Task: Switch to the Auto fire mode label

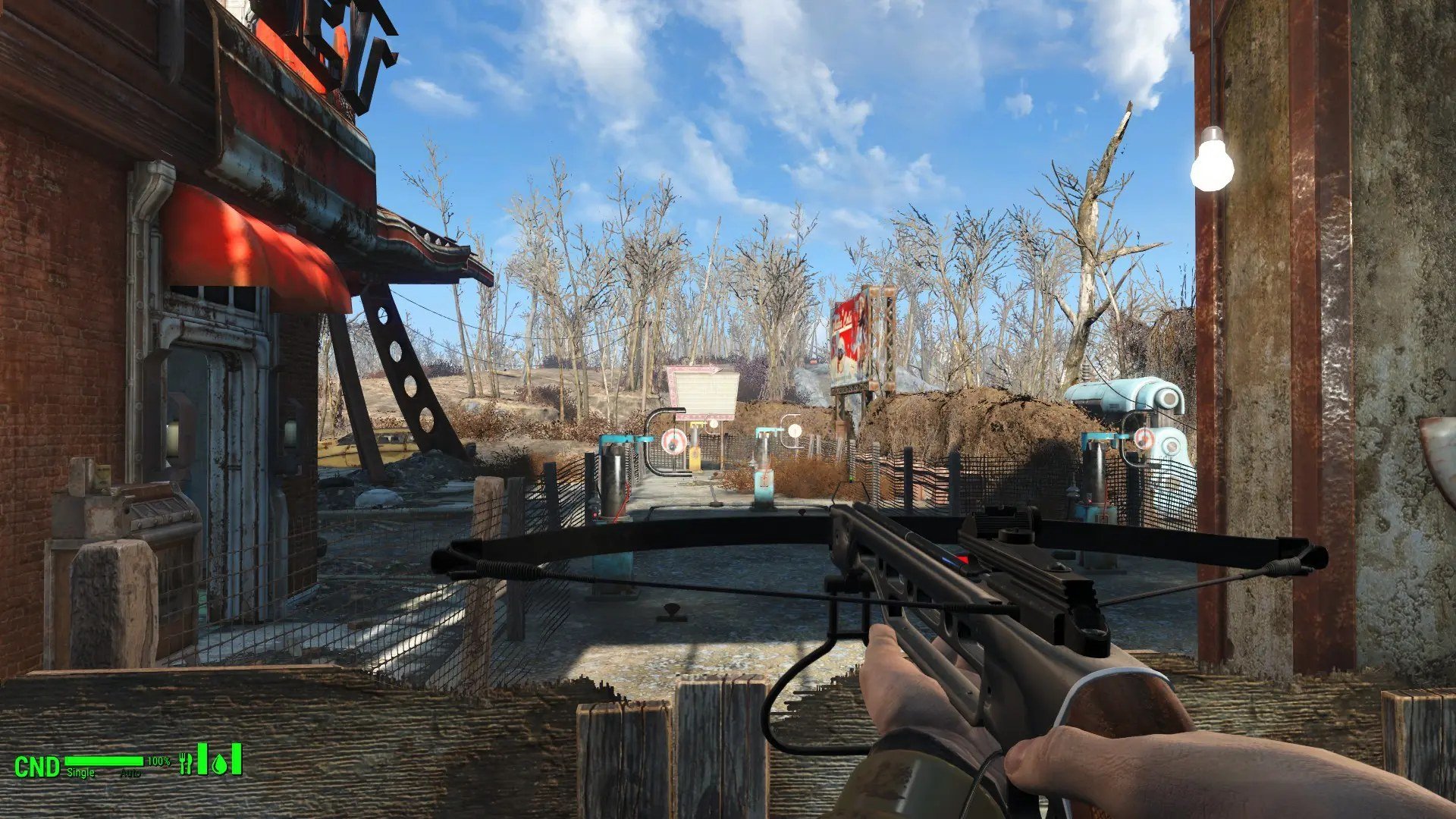Action: click(131, 773)
